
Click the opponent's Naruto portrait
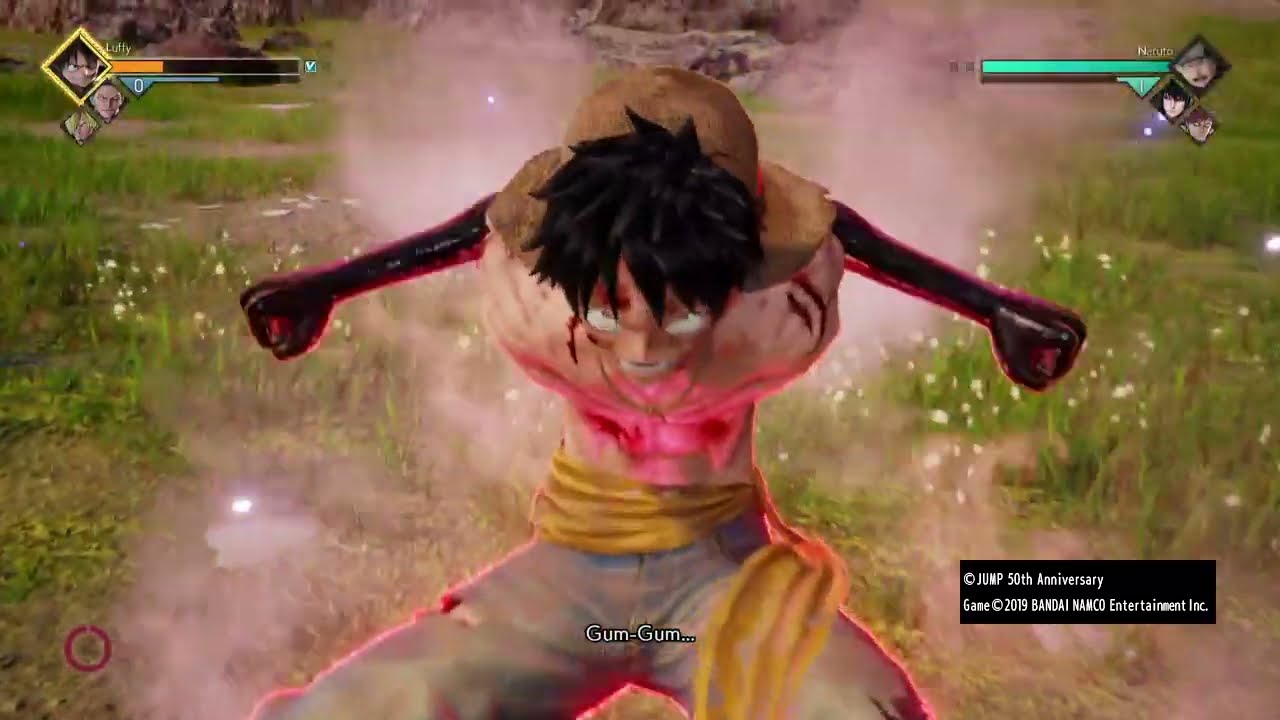1197,66
